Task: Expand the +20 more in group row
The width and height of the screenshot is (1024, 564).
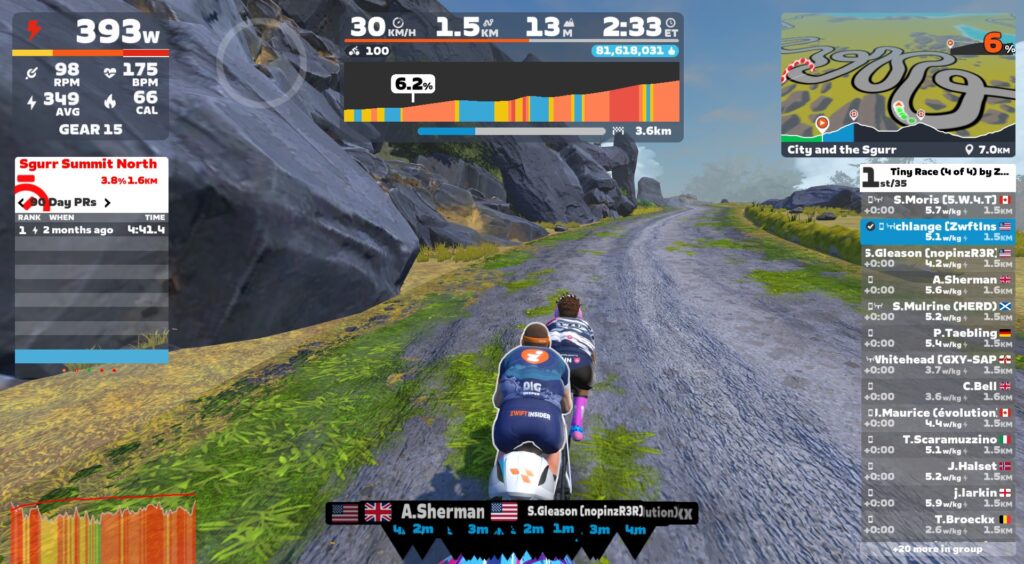Action: tap(938, 549)
